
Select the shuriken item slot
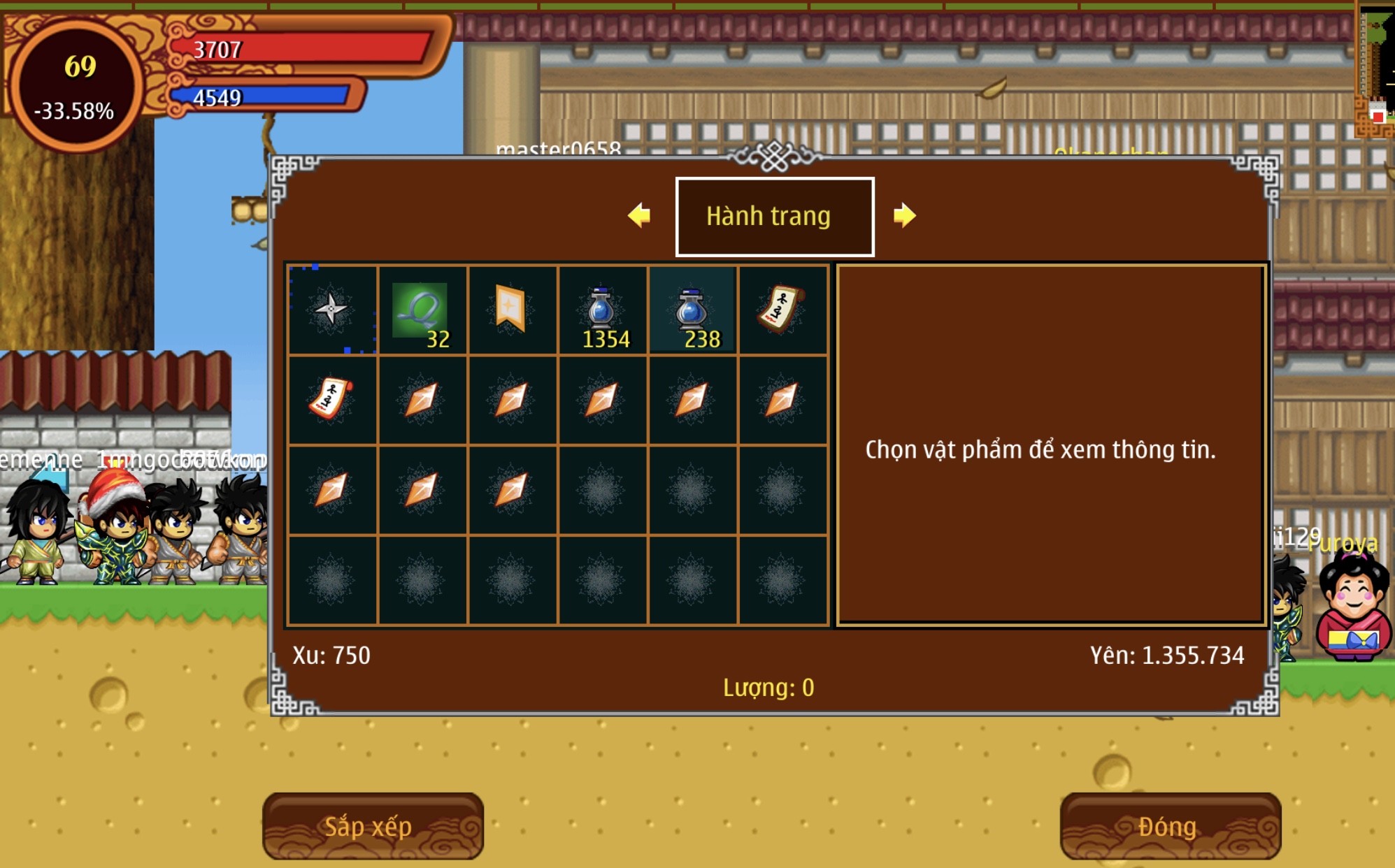pos(332,310)
